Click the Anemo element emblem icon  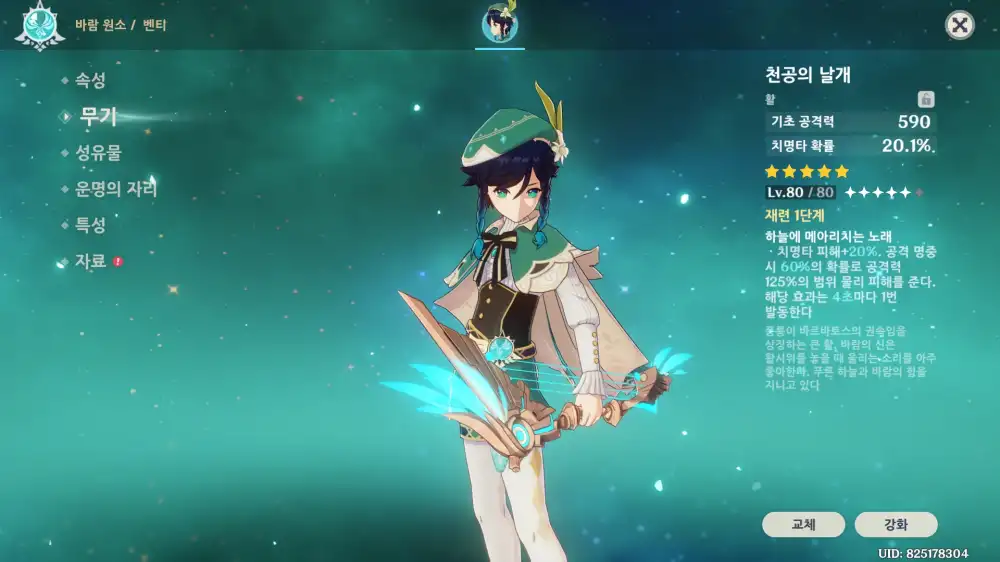click(39, 25)
